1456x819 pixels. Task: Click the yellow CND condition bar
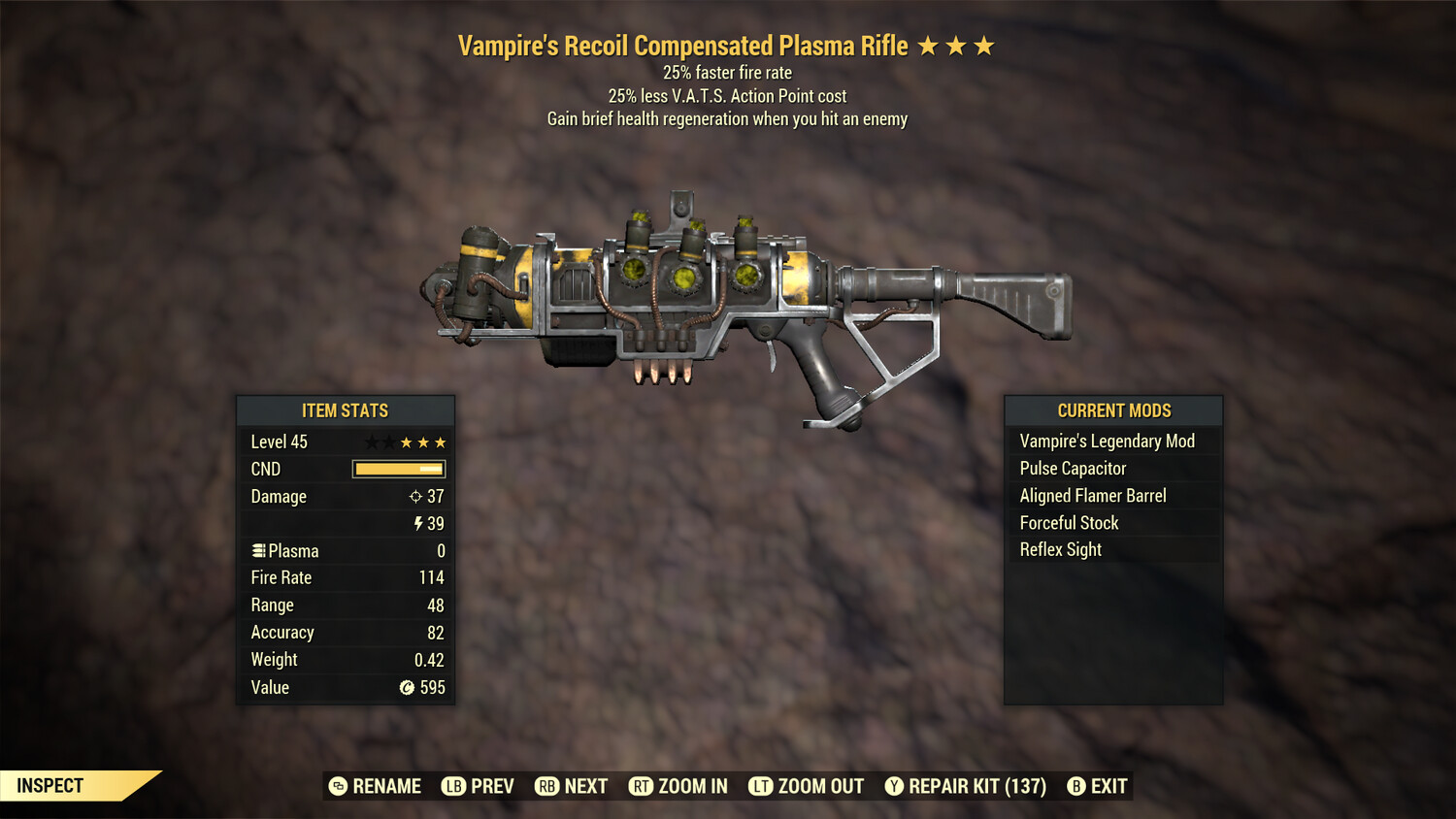397,469
